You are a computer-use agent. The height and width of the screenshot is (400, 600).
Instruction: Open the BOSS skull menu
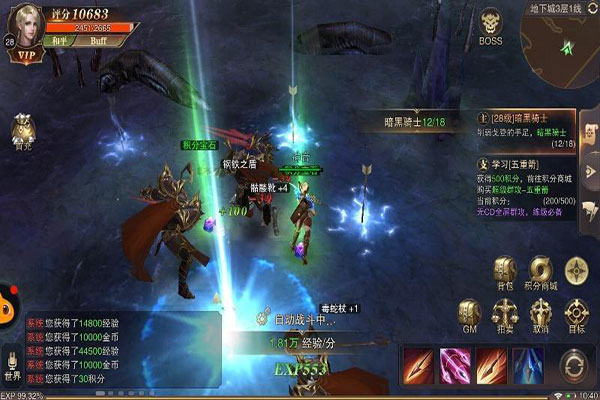point(491,26)
